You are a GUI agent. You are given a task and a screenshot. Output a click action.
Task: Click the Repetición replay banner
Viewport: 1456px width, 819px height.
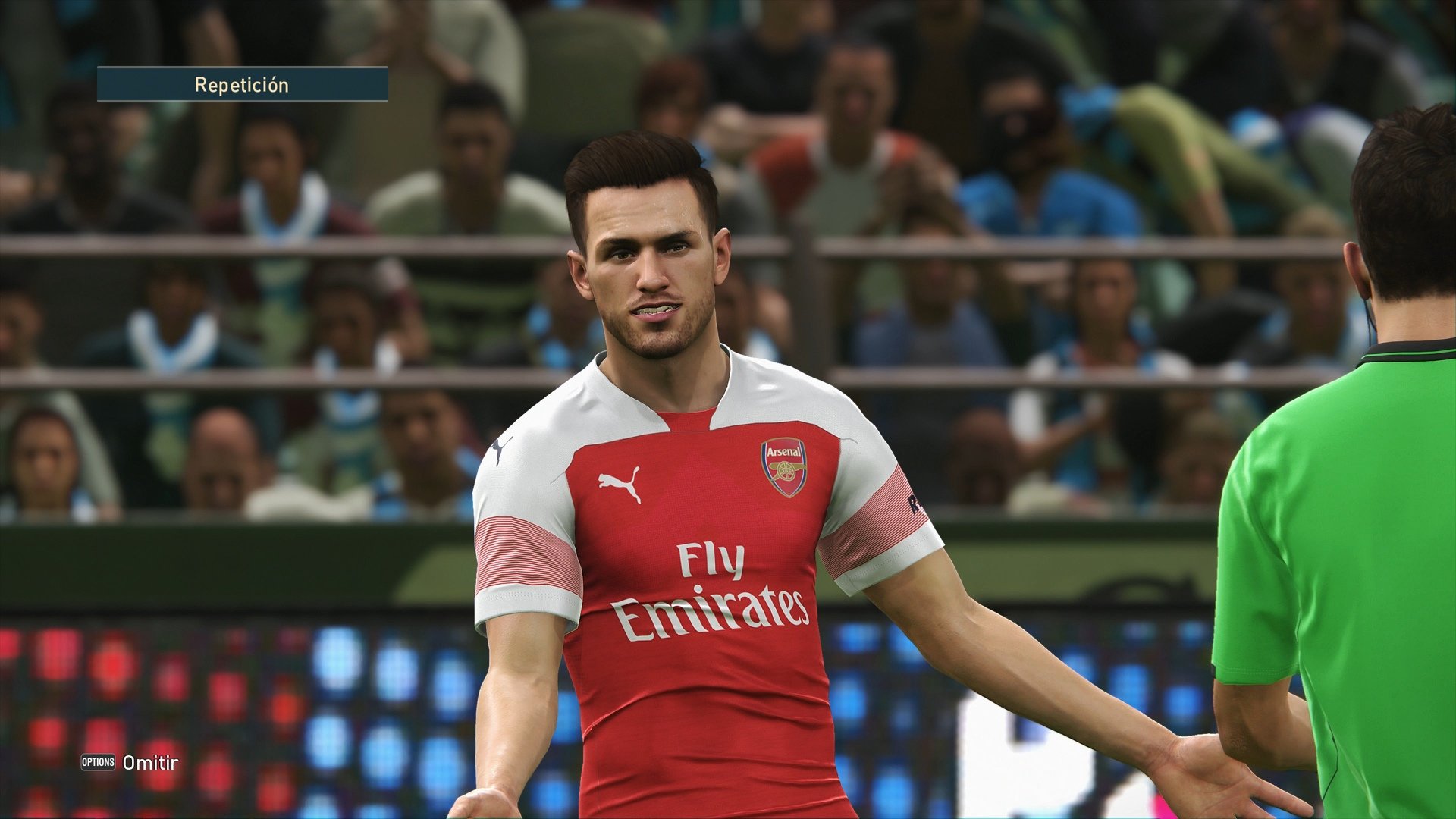click(x=241, y=84)
